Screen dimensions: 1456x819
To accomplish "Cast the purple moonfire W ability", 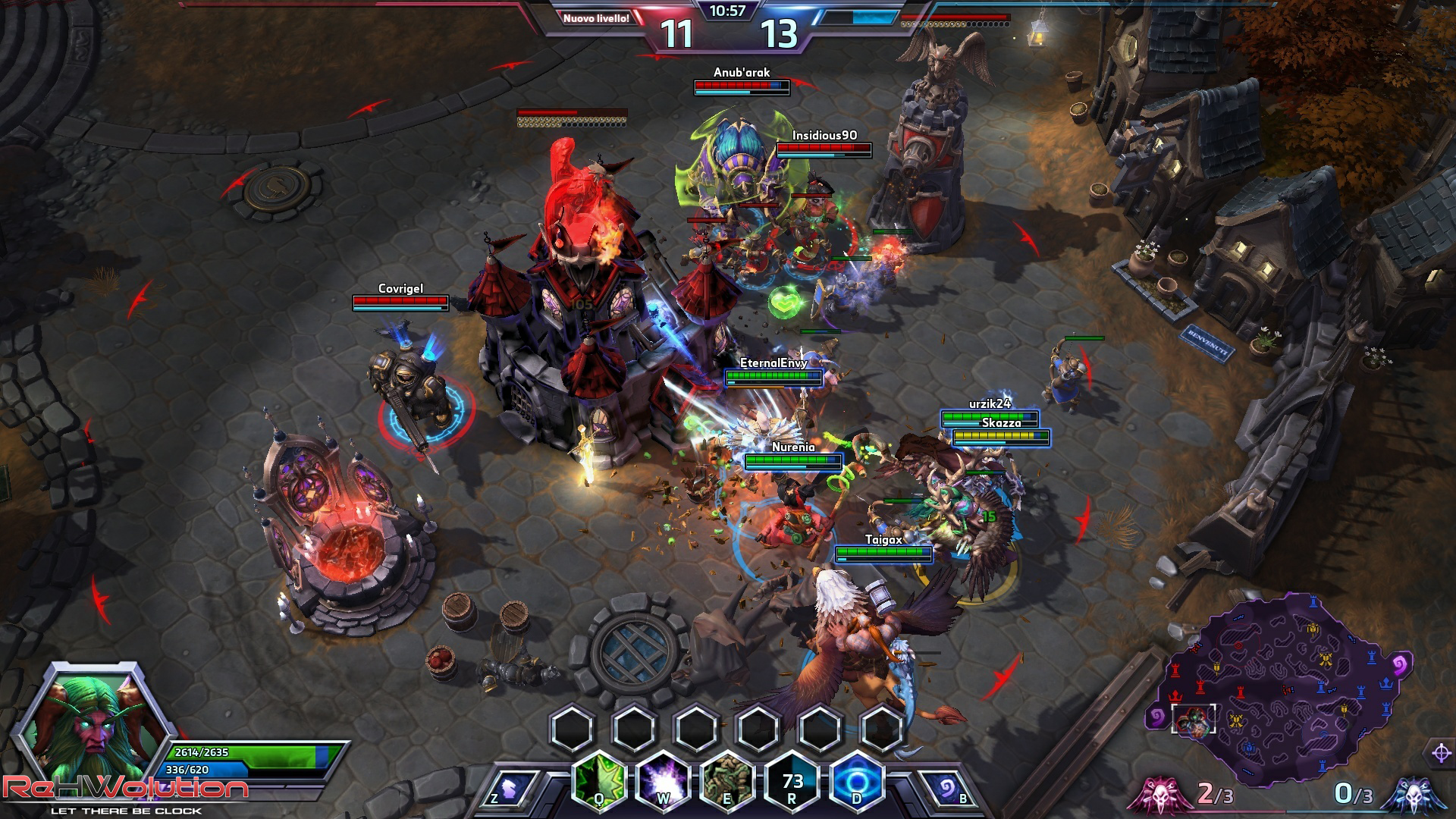I will (664, 780).
